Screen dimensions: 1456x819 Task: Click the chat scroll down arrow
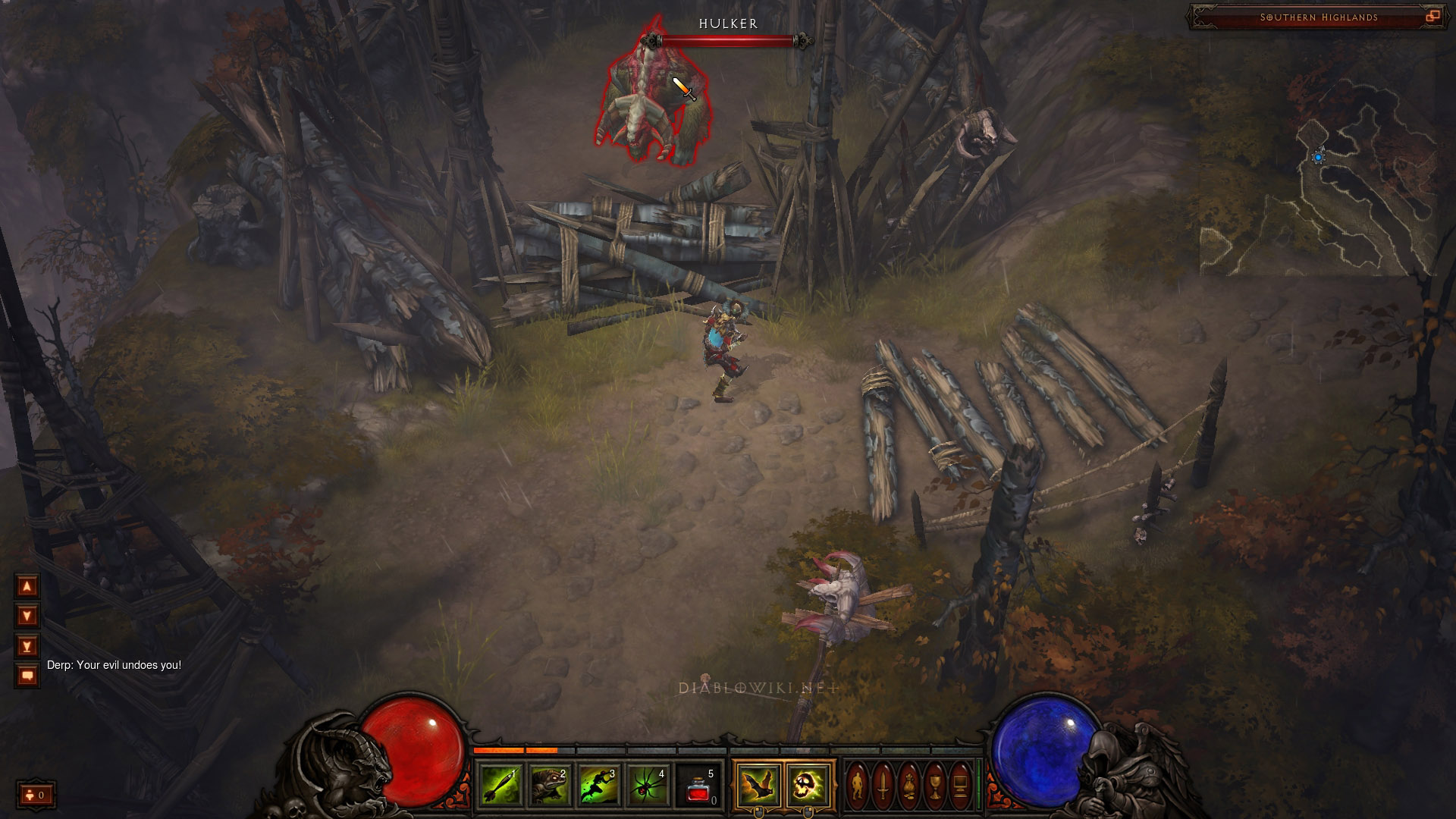(27, 616)
